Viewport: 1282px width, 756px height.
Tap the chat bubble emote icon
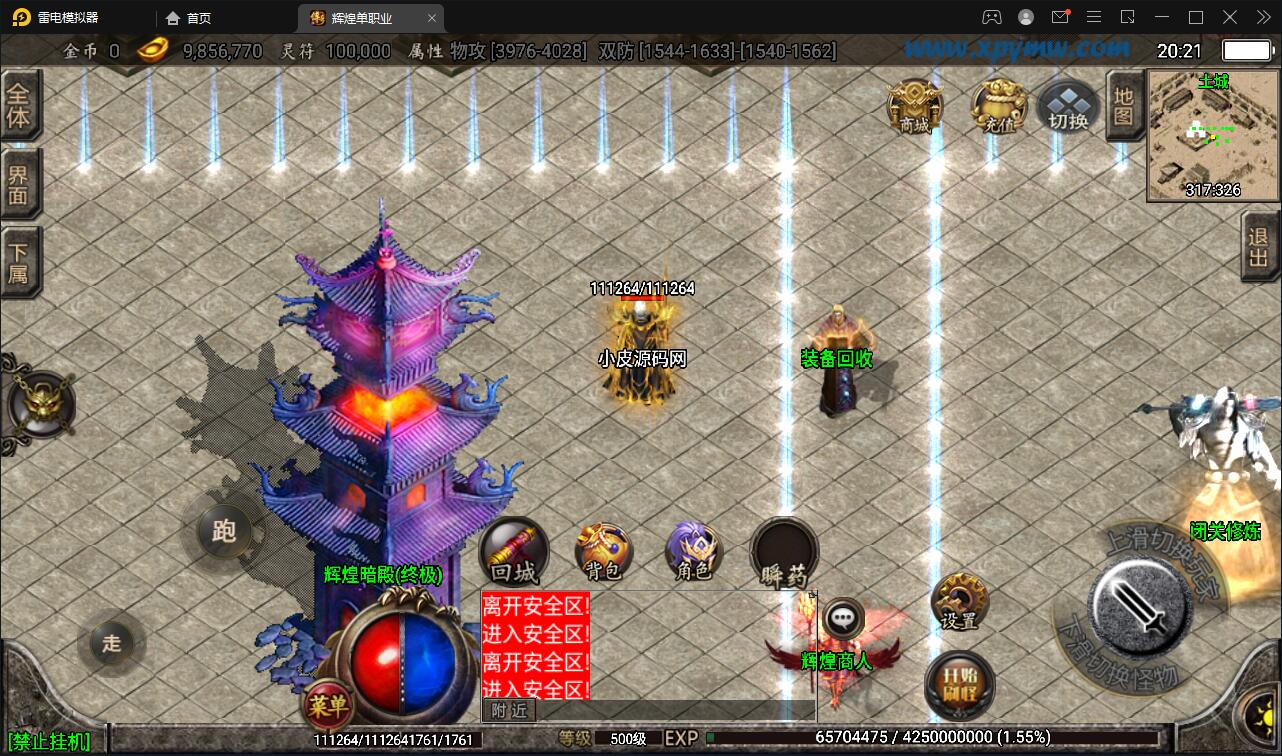[846, 618]
